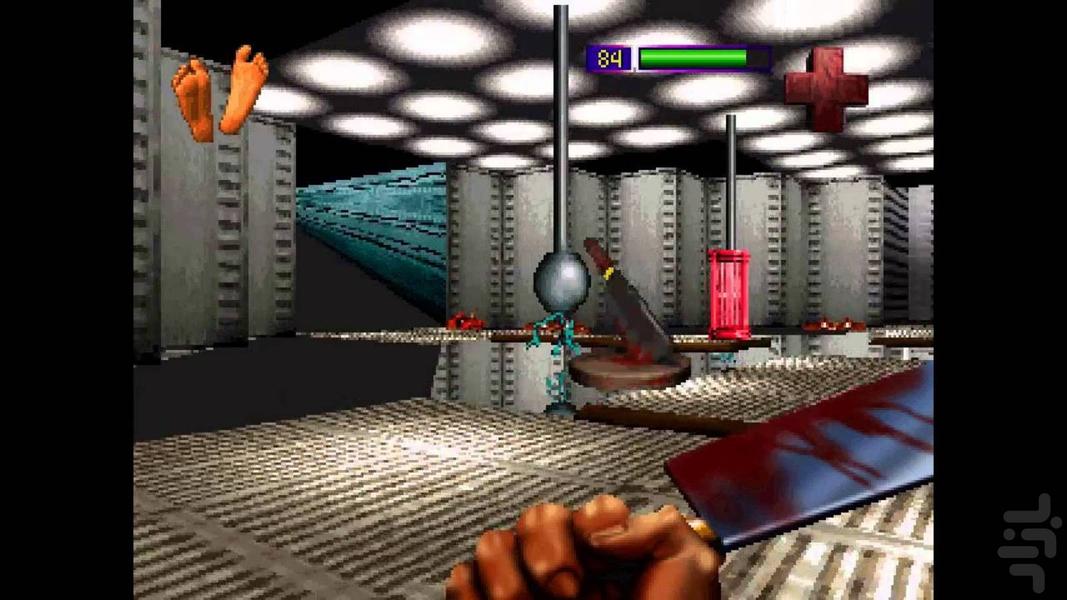Click the orange bare feet icon
This screenshot has height=600, width=1067.
(220, 94)
